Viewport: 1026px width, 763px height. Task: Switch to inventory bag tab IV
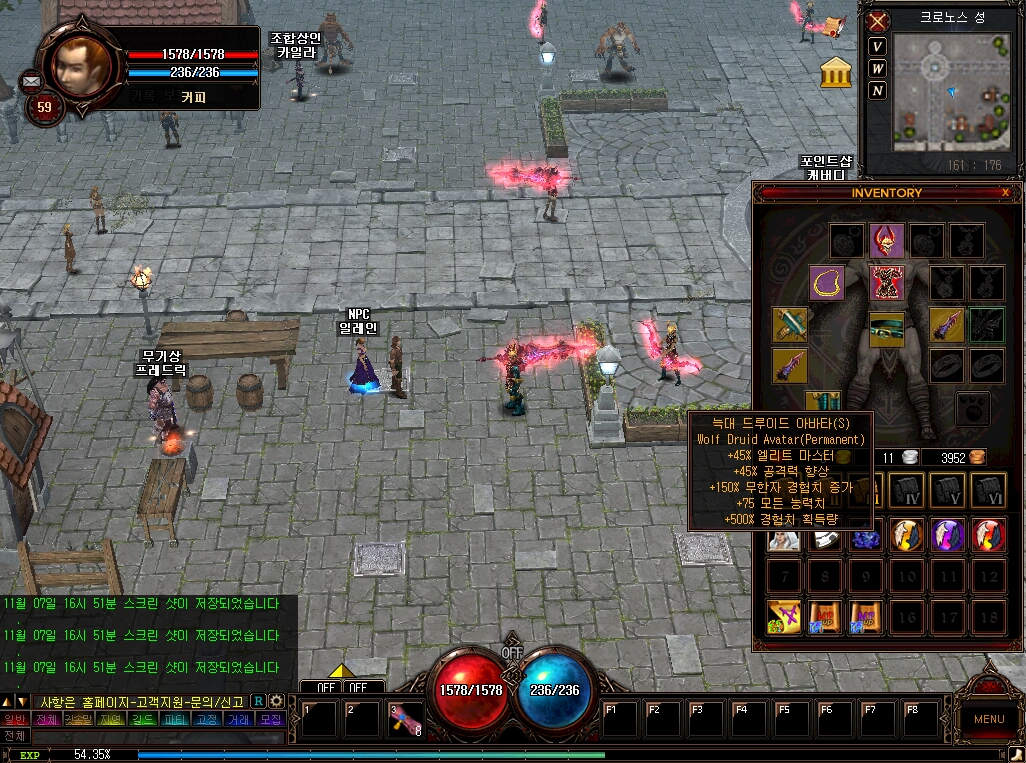(908, 489)
